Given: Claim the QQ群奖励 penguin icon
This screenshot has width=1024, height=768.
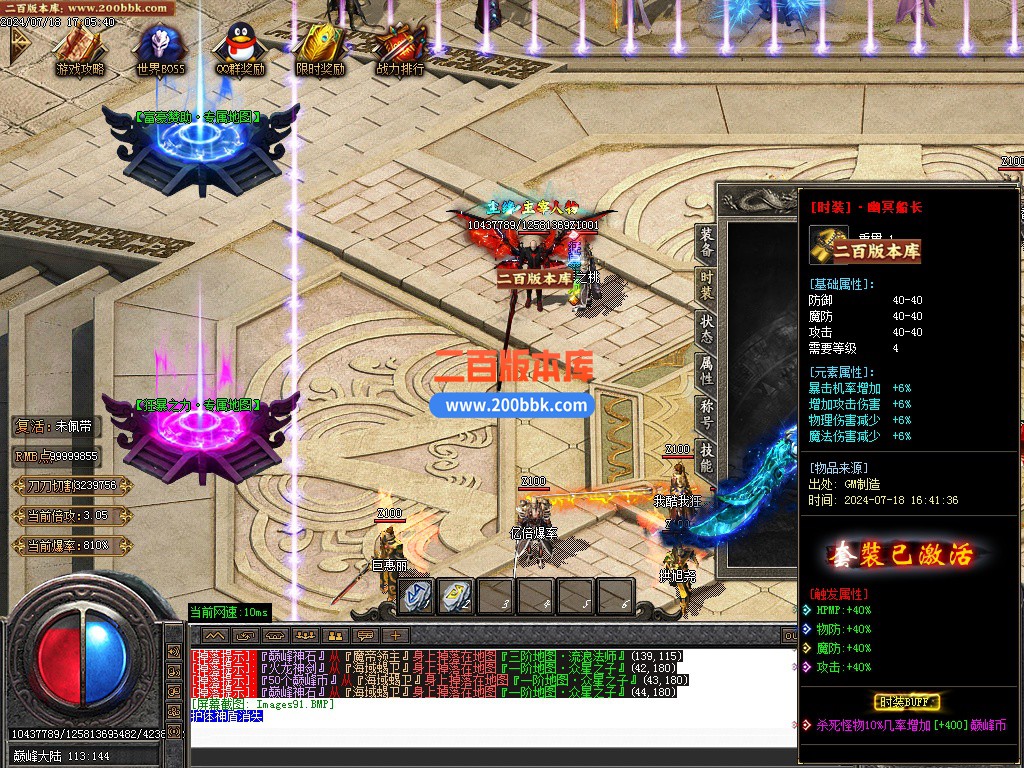Looking at the screenshot, I should pos(240,48).
